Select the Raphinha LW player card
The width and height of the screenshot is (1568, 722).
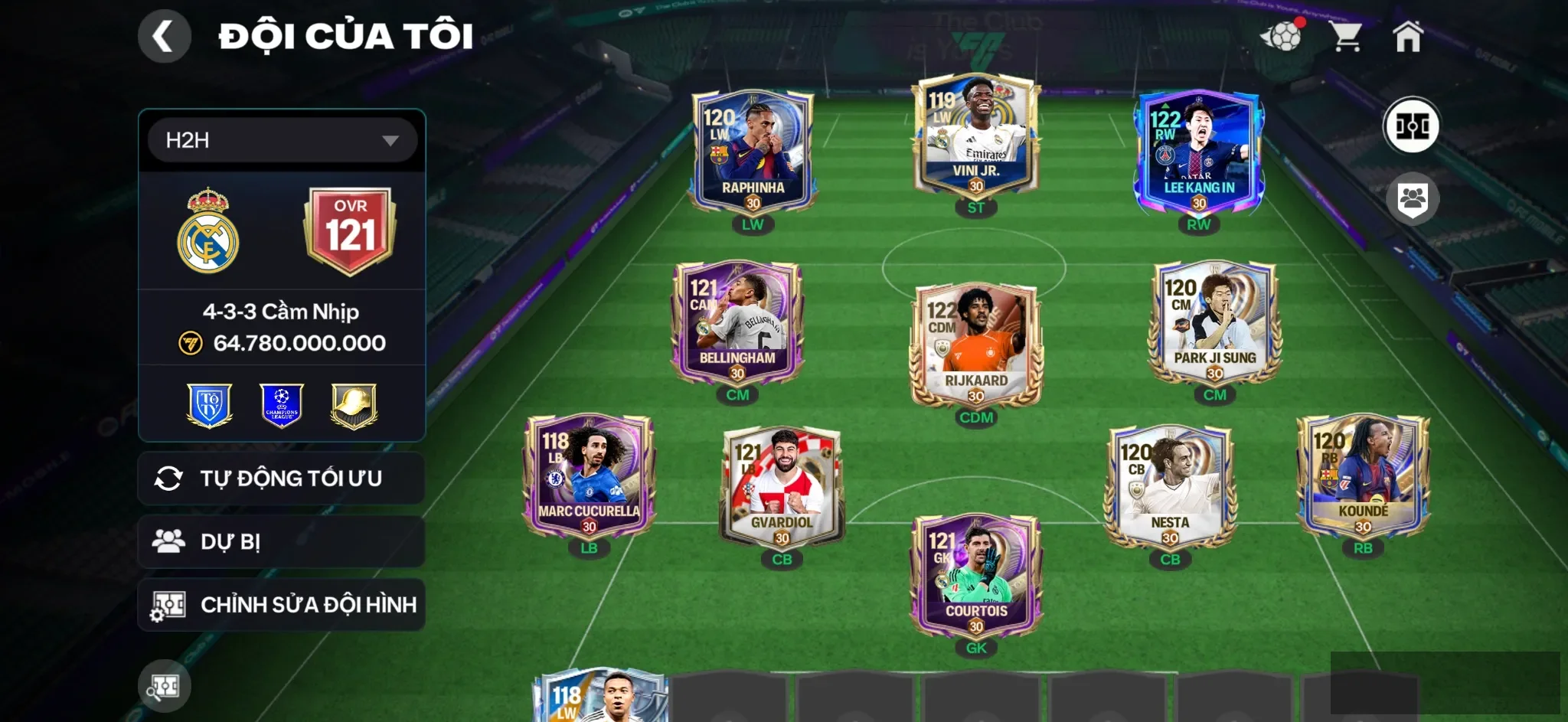click(753, 153)
